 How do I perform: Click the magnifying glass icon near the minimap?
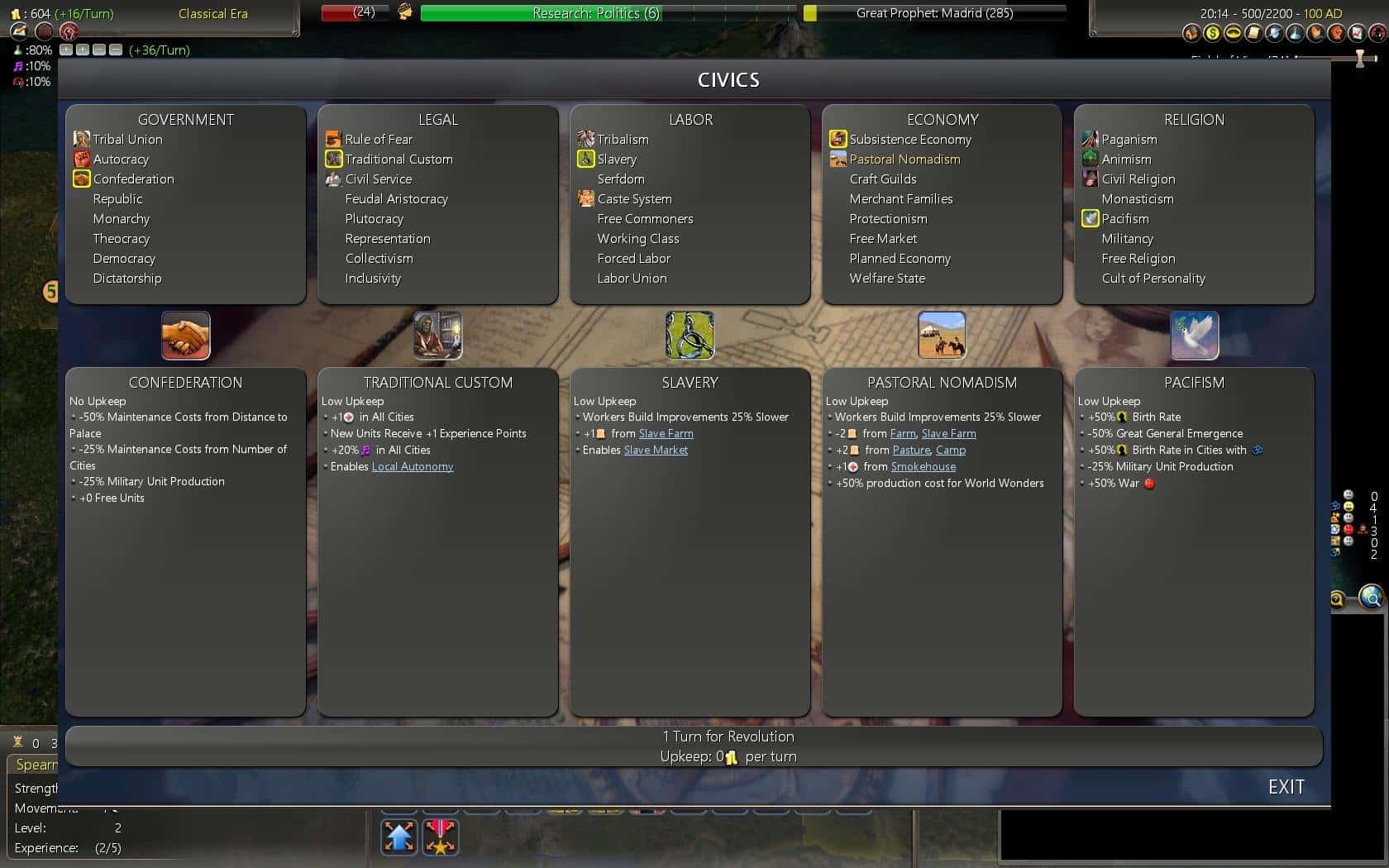tap(1372, 597)
